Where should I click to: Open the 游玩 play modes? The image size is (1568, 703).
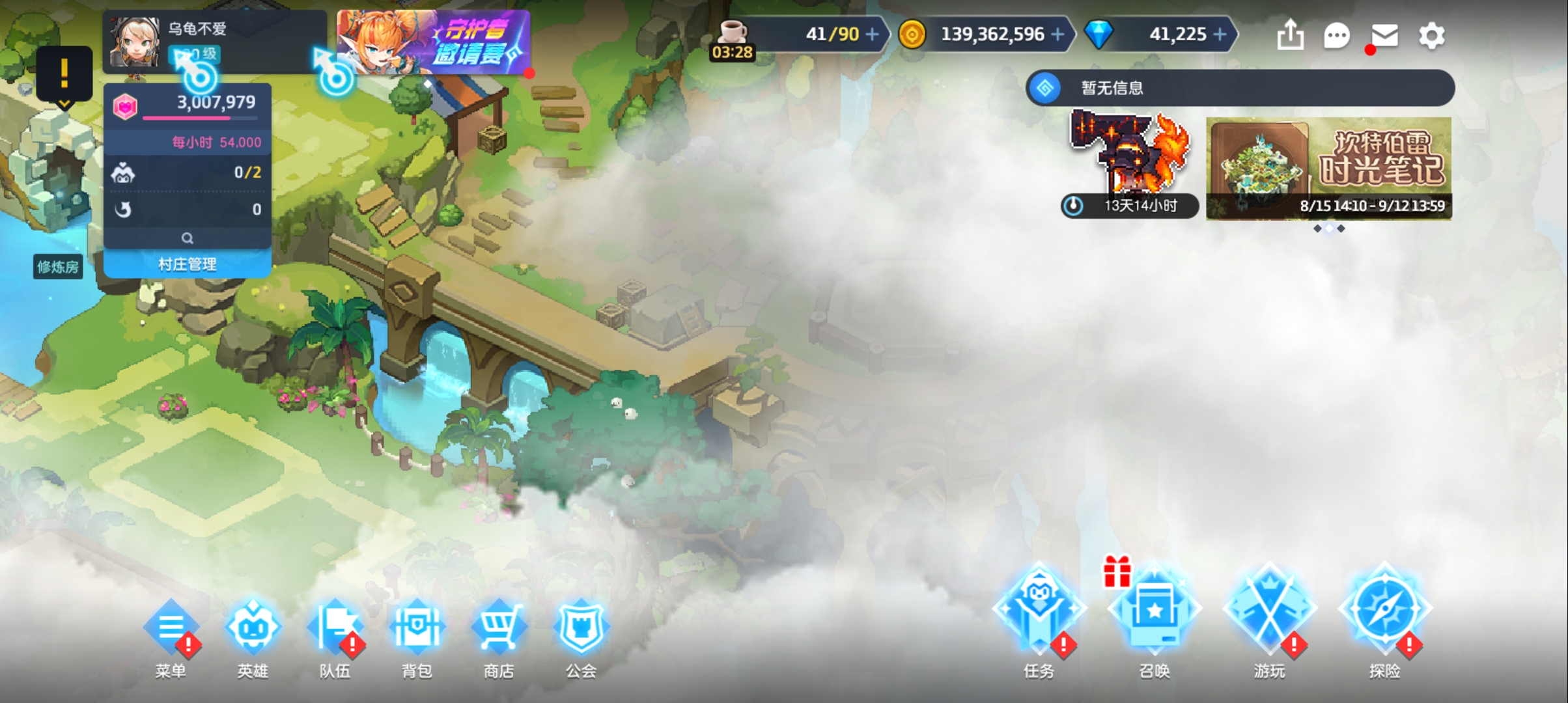coord(1270,612)
